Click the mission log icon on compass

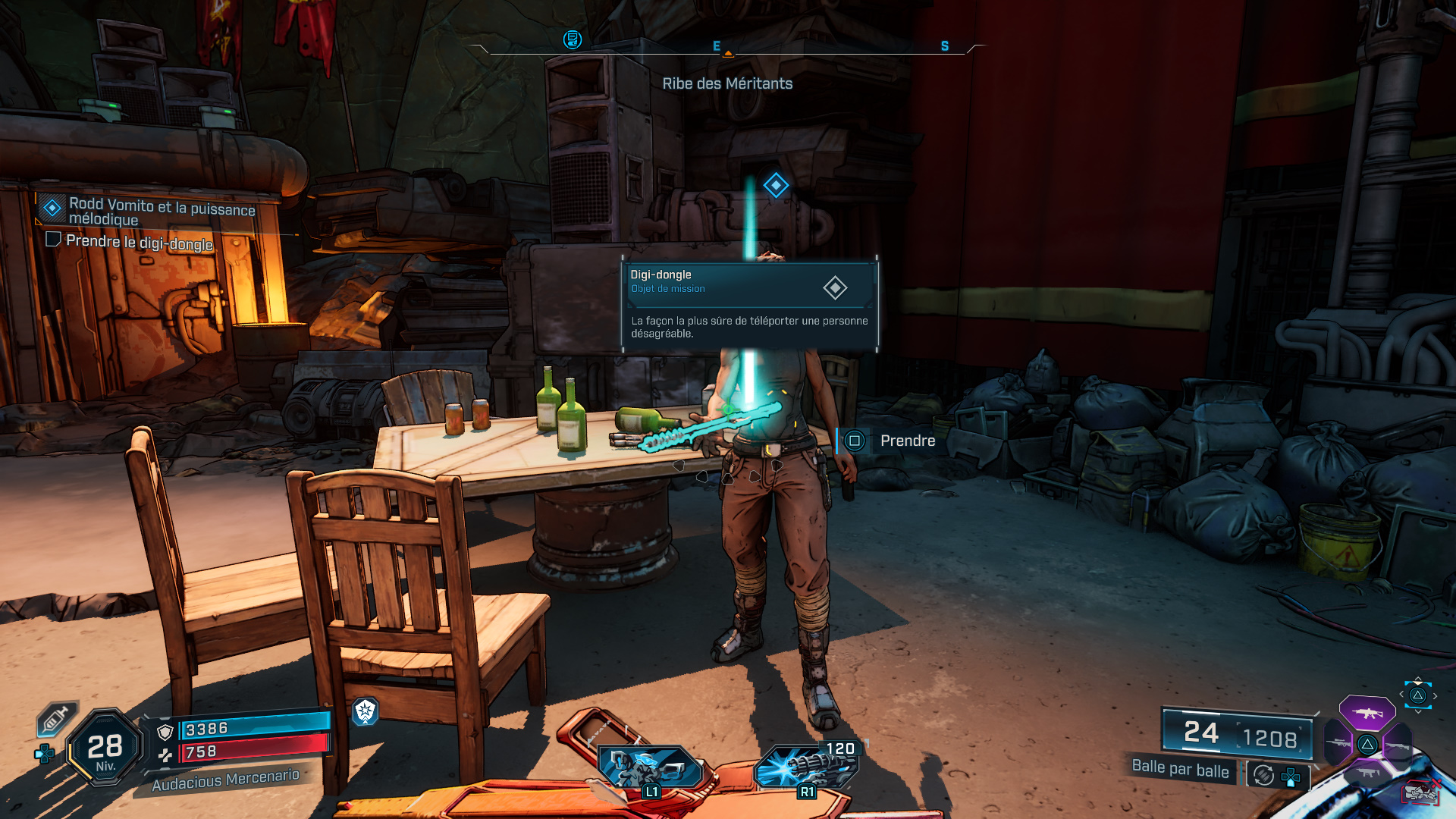point(573,39)
